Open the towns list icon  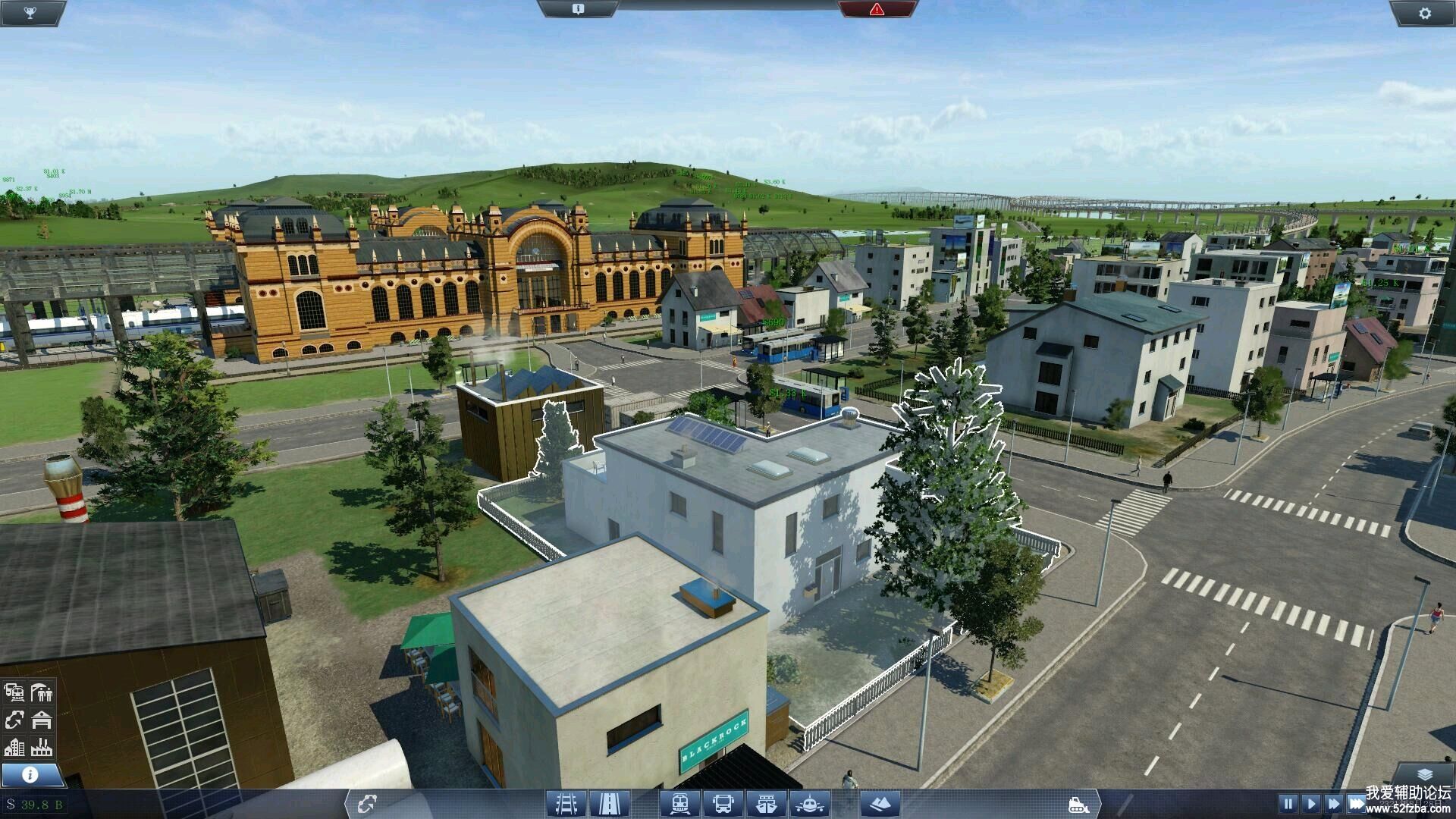click(x=14, y=747)
